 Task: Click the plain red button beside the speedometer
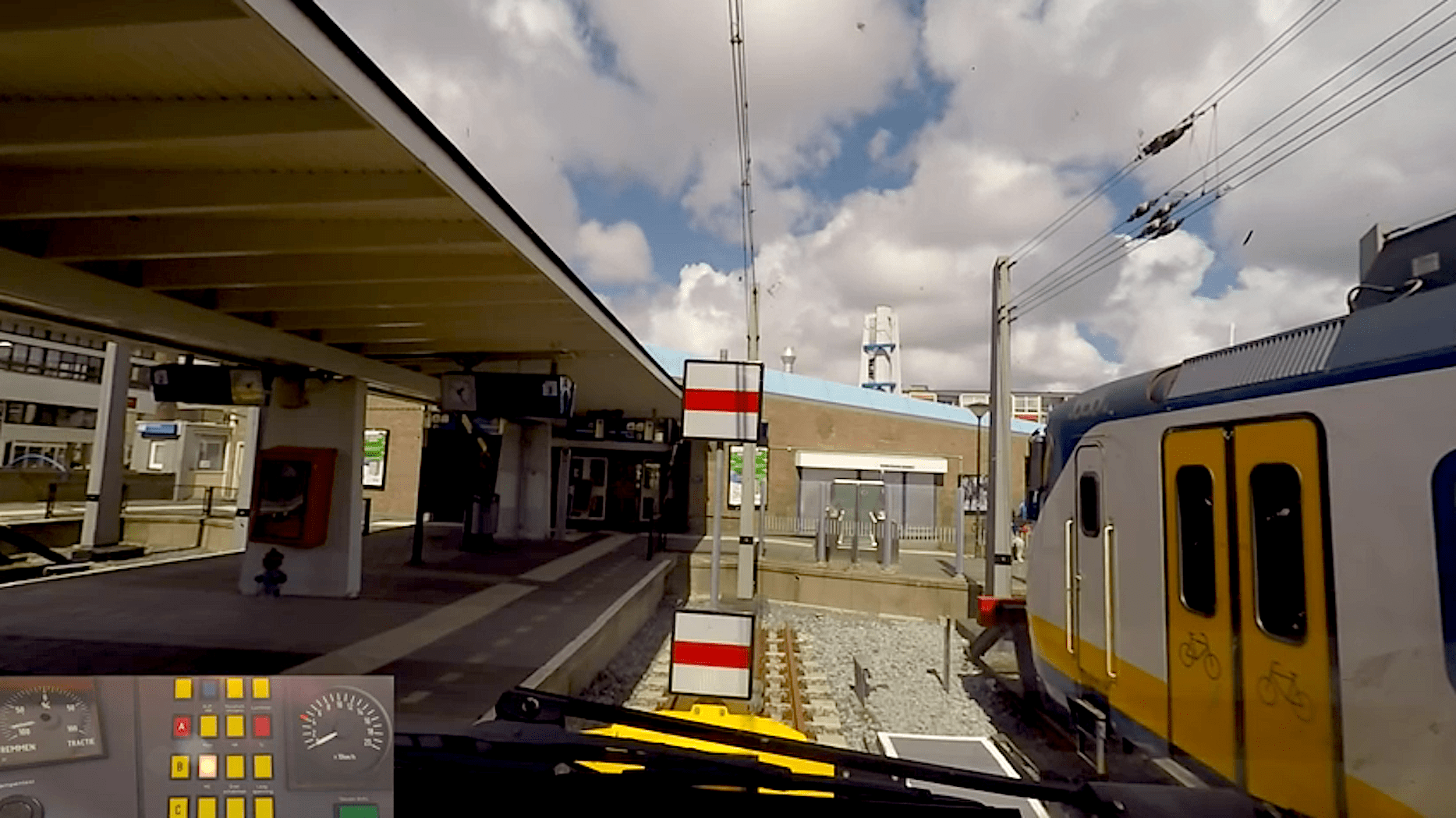262,726
